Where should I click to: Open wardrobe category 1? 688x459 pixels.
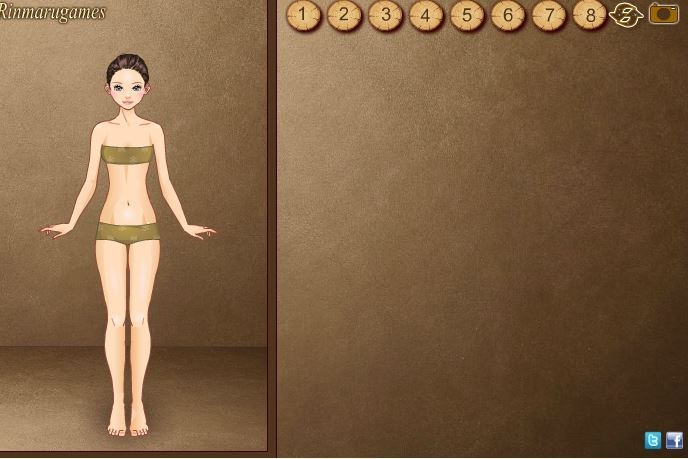click(x=303, y=15)
